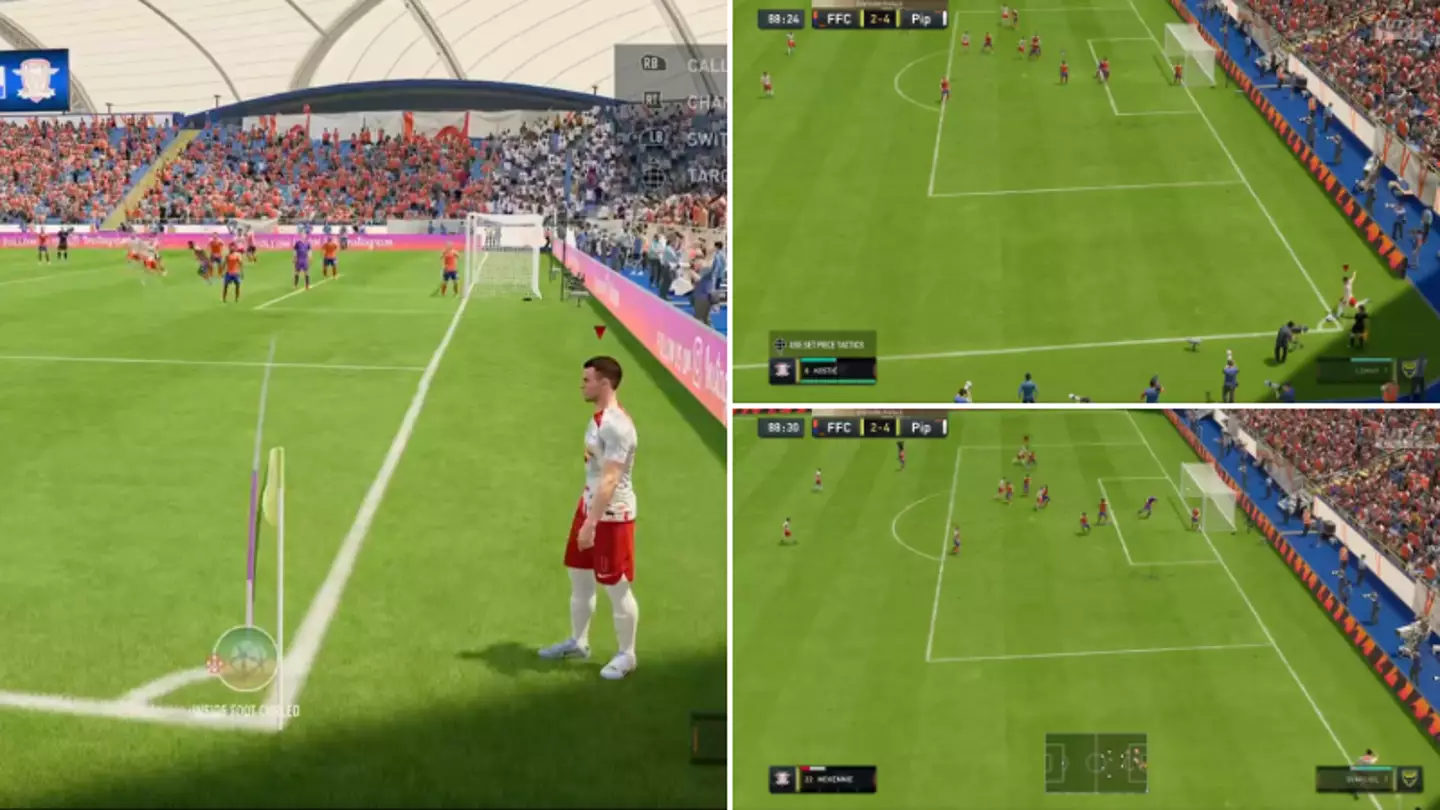This screenshot has height=810, width=1440.
Task: Click the Inside Foot Curled trait badge
Action: tap(246, 706)
